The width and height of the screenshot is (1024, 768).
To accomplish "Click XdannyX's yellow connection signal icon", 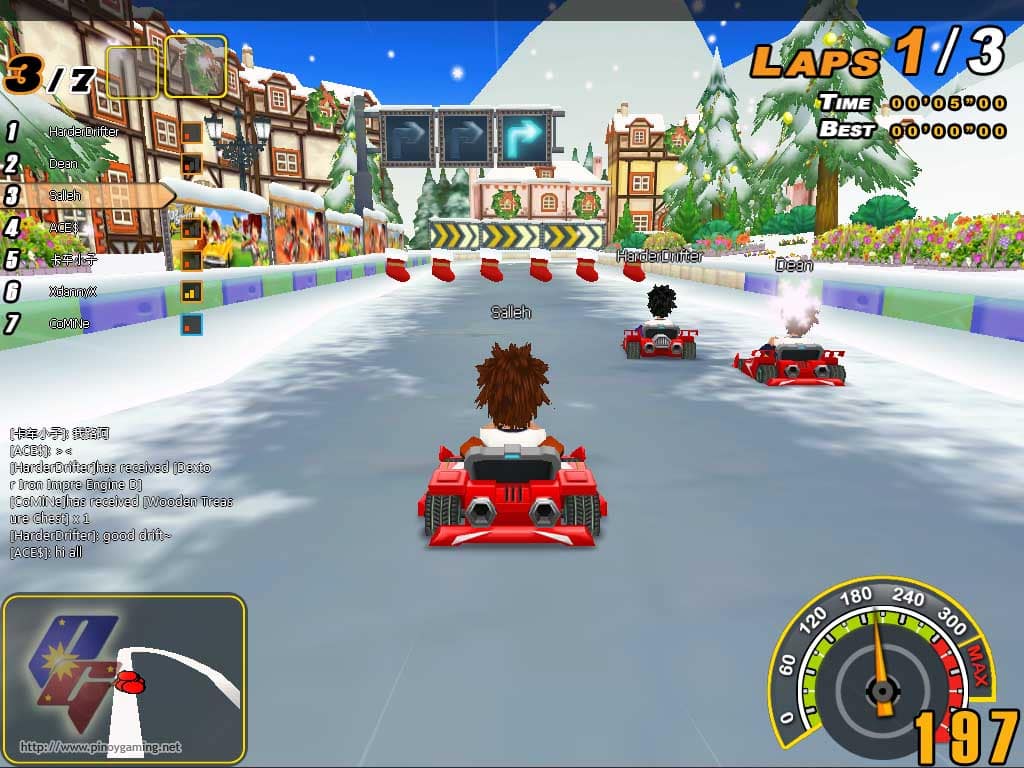I will click(x=191, y=292).
